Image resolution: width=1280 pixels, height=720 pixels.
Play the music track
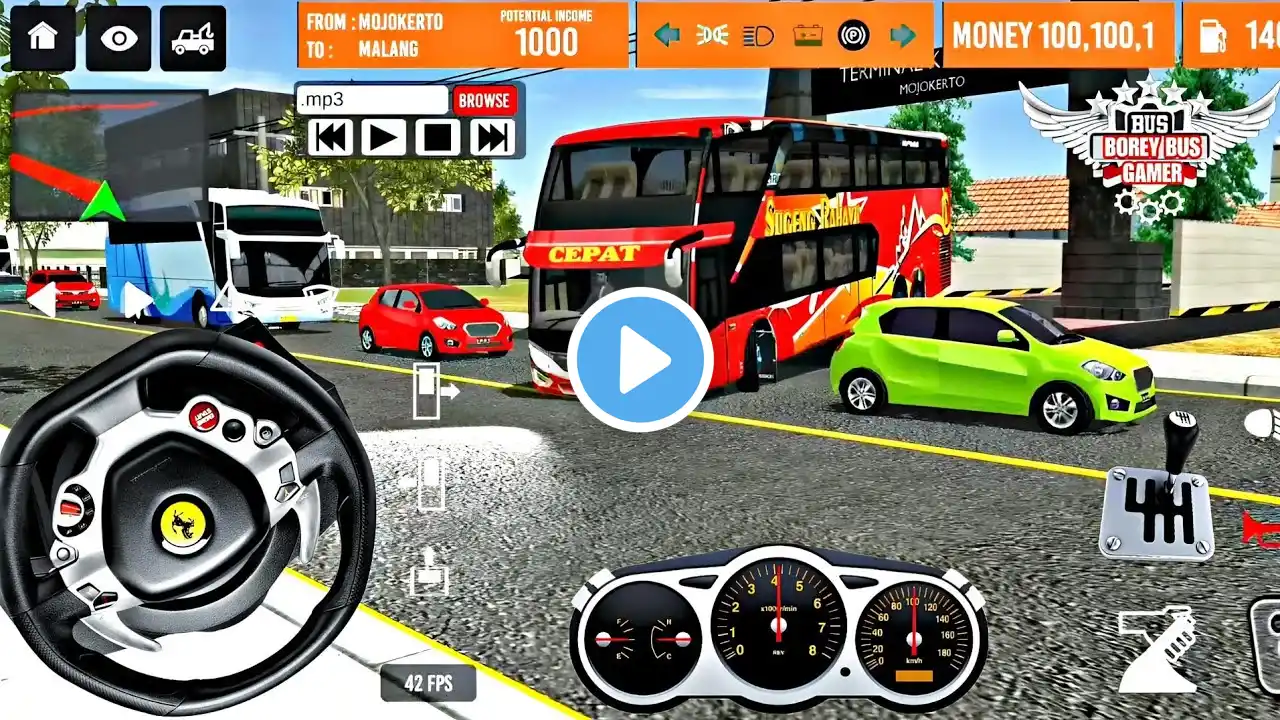point(384,137)
